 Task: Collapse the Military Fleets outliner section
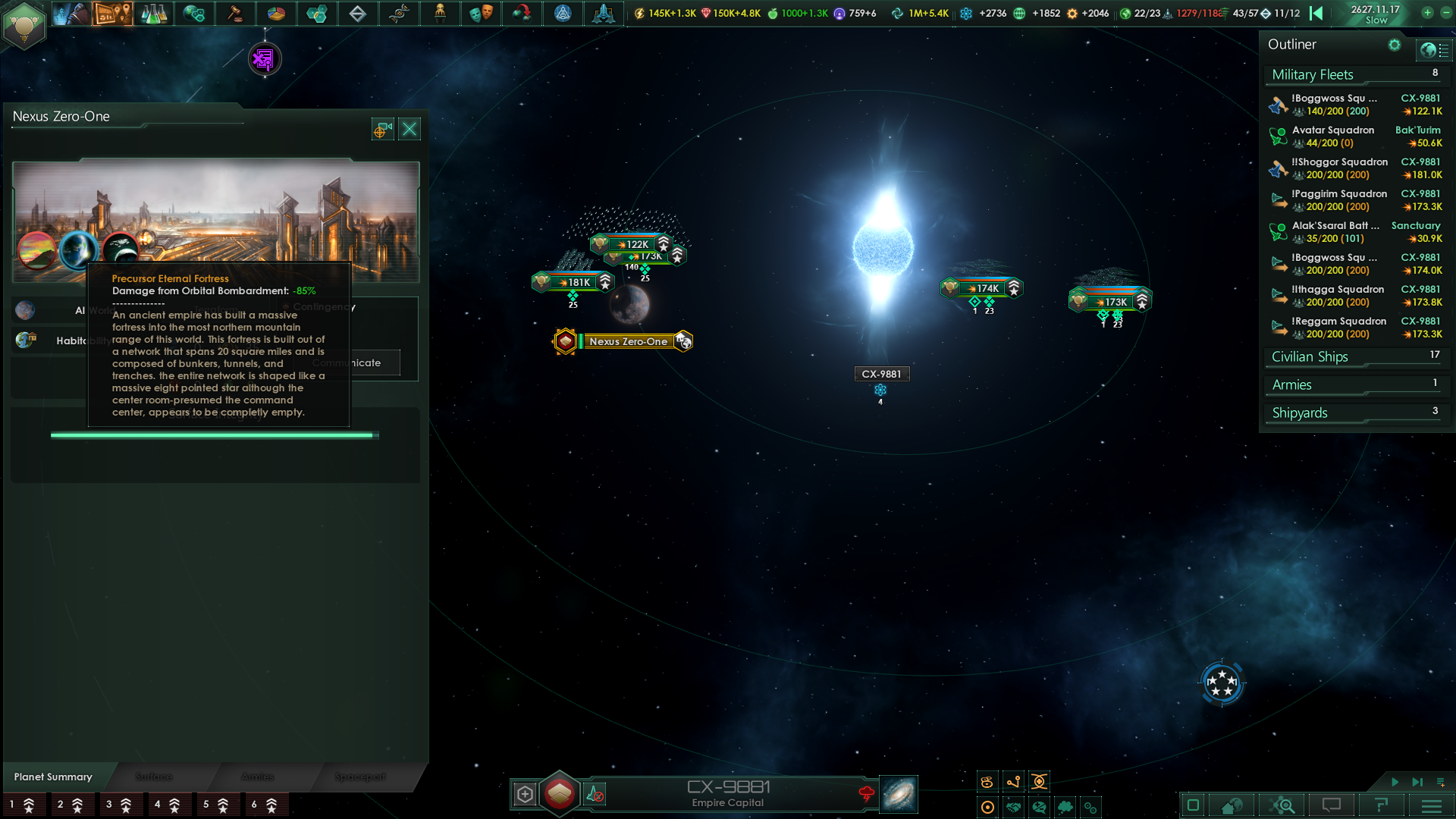pyautogui.click(x=1312, y=74)
